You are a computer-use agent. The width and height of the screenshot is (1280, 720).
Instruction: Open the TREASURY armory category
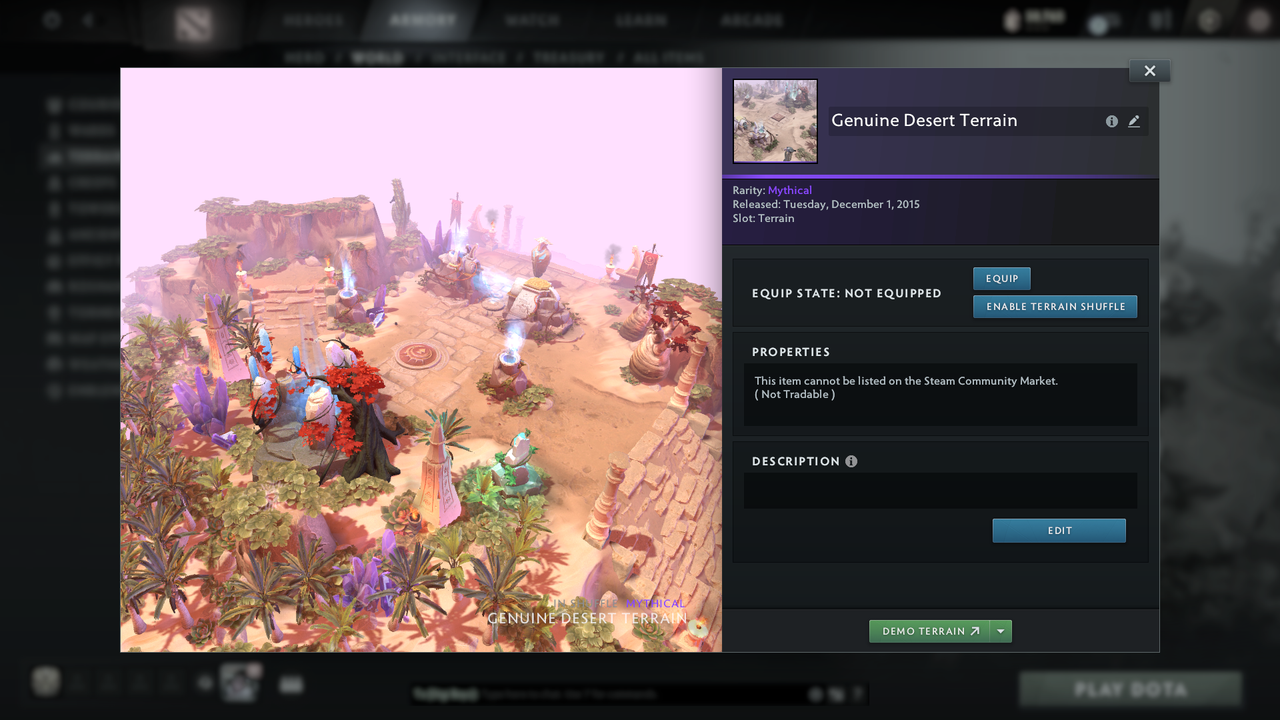[571, 57]
